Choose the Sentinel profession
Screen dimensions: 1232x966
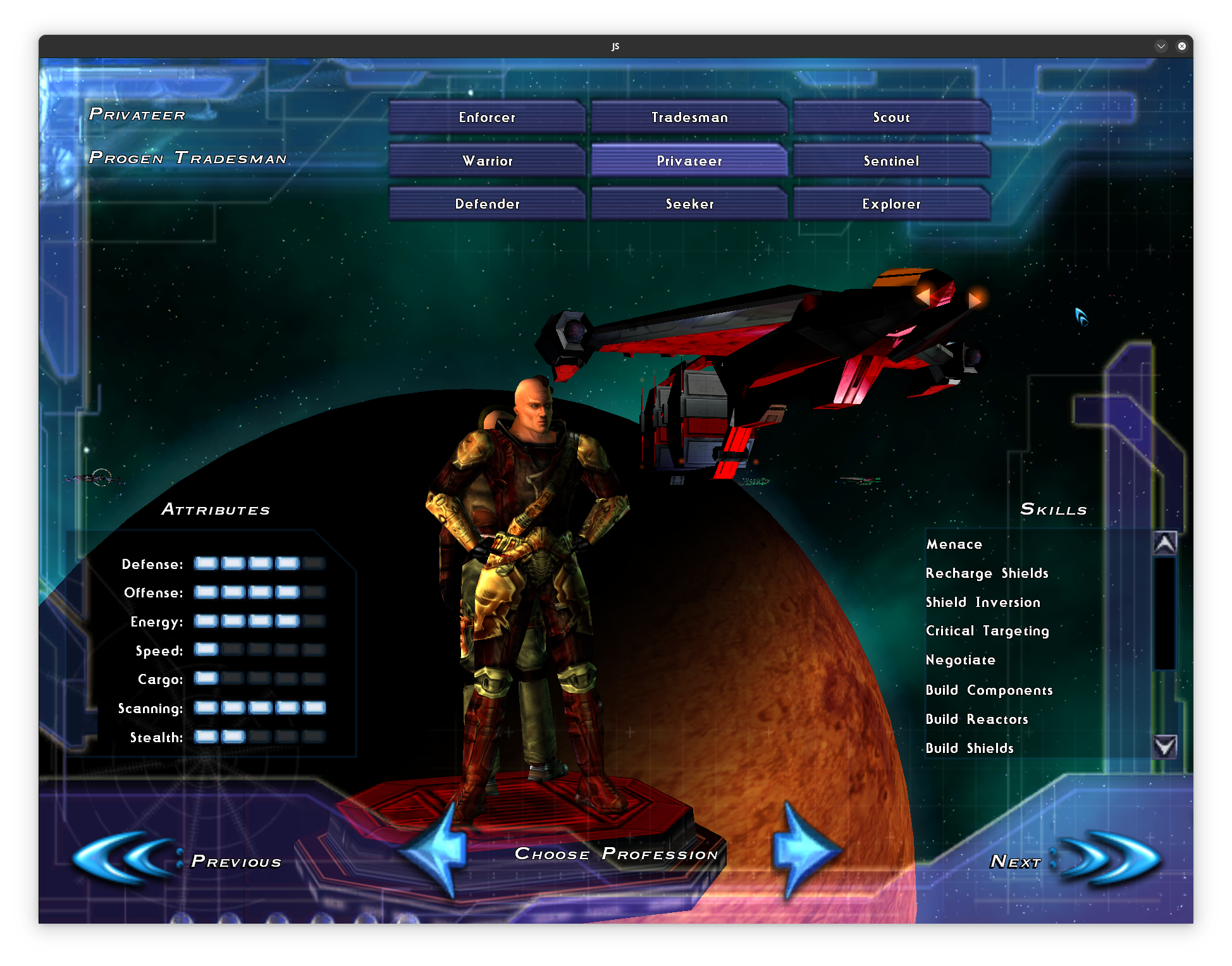891,161
